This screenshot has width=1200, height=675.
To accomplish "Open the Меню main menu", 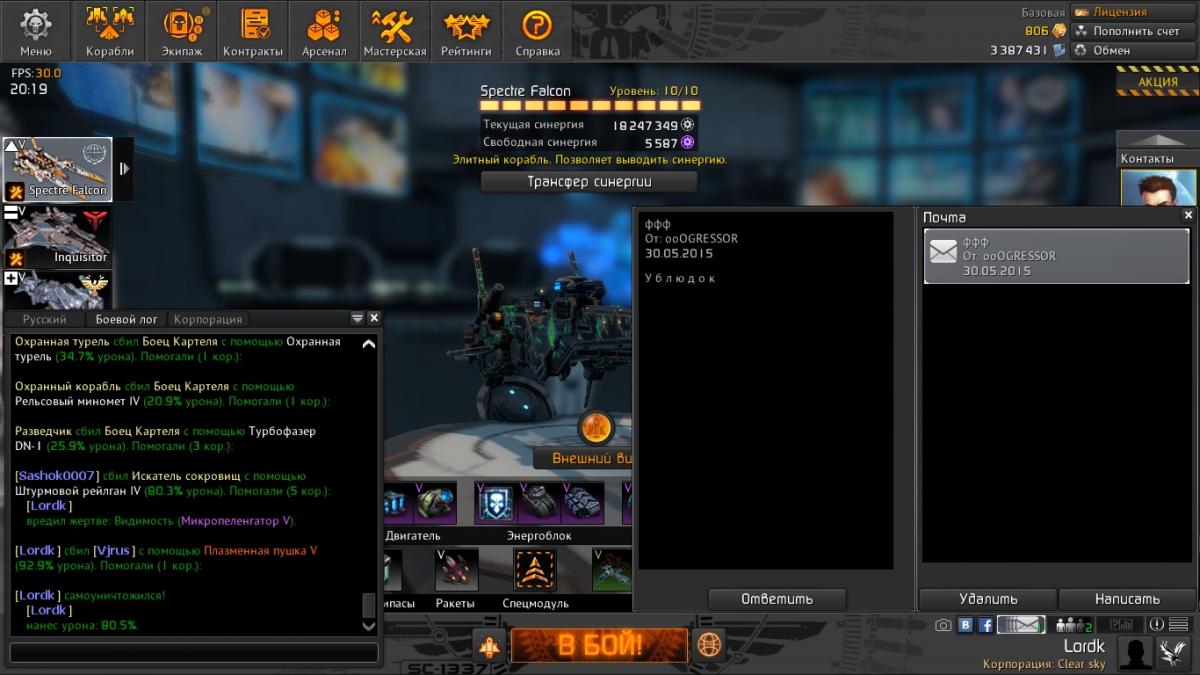I will [36, 31].
